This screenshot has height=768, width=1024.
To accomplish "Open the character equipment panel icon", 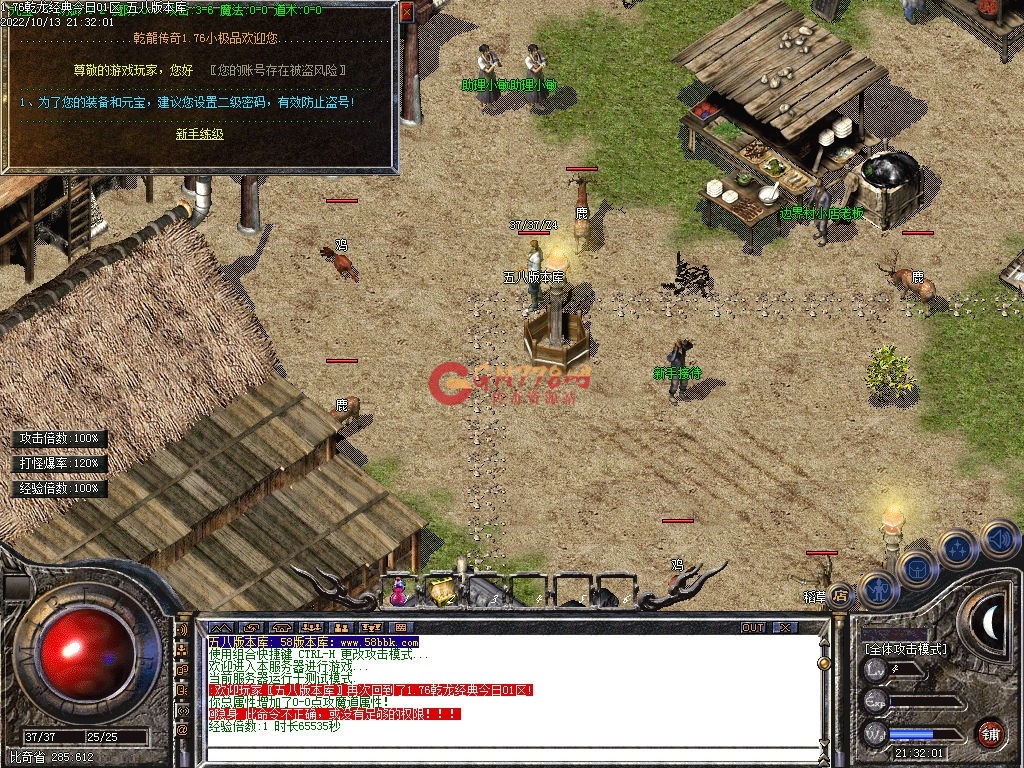I will pos(877,589).
